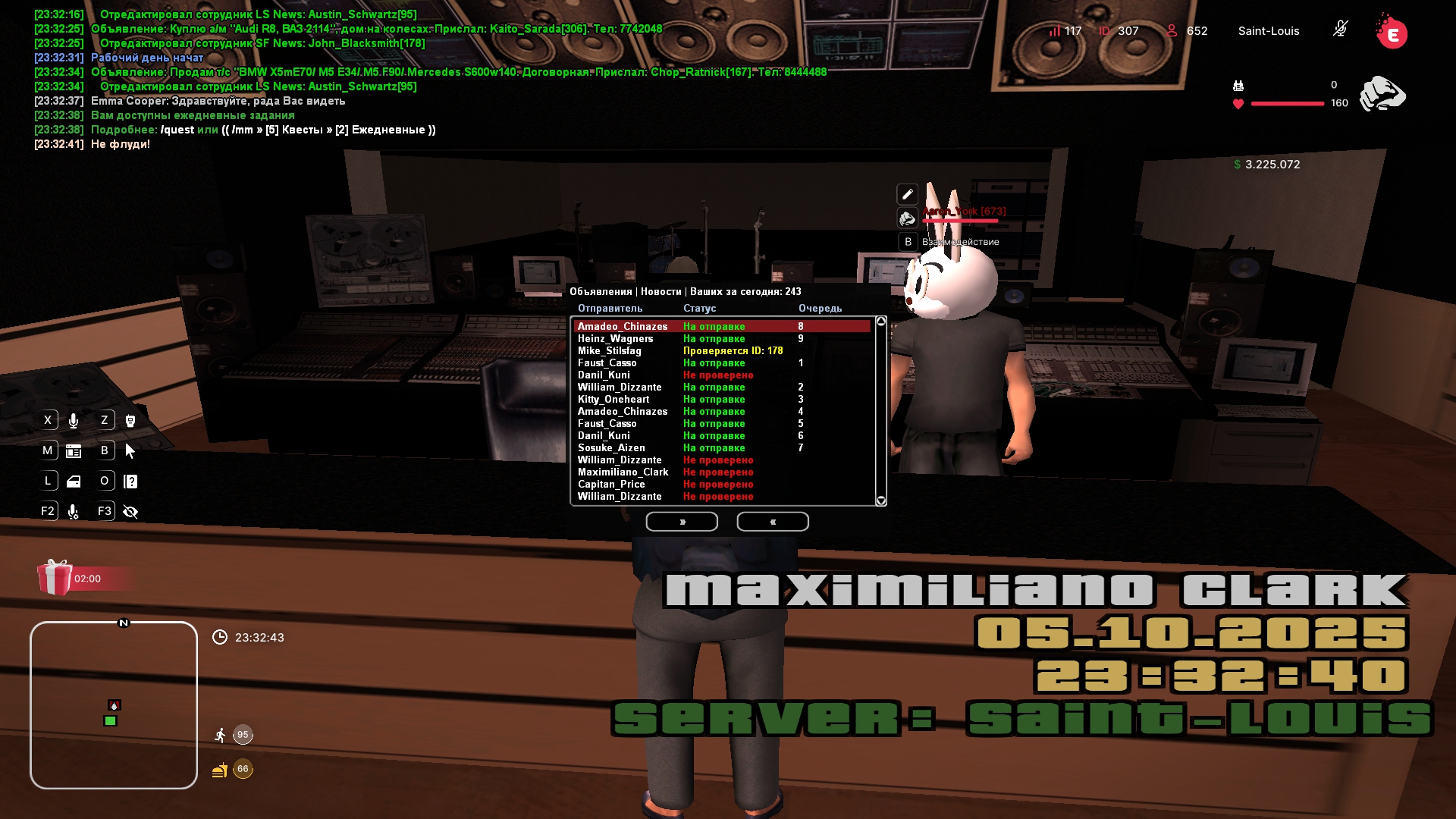Image resolution: width=1456 pixels, height=819 pixels.
Task: Click the mouse cursor mode icon
Action: click(x=130, y=451)
